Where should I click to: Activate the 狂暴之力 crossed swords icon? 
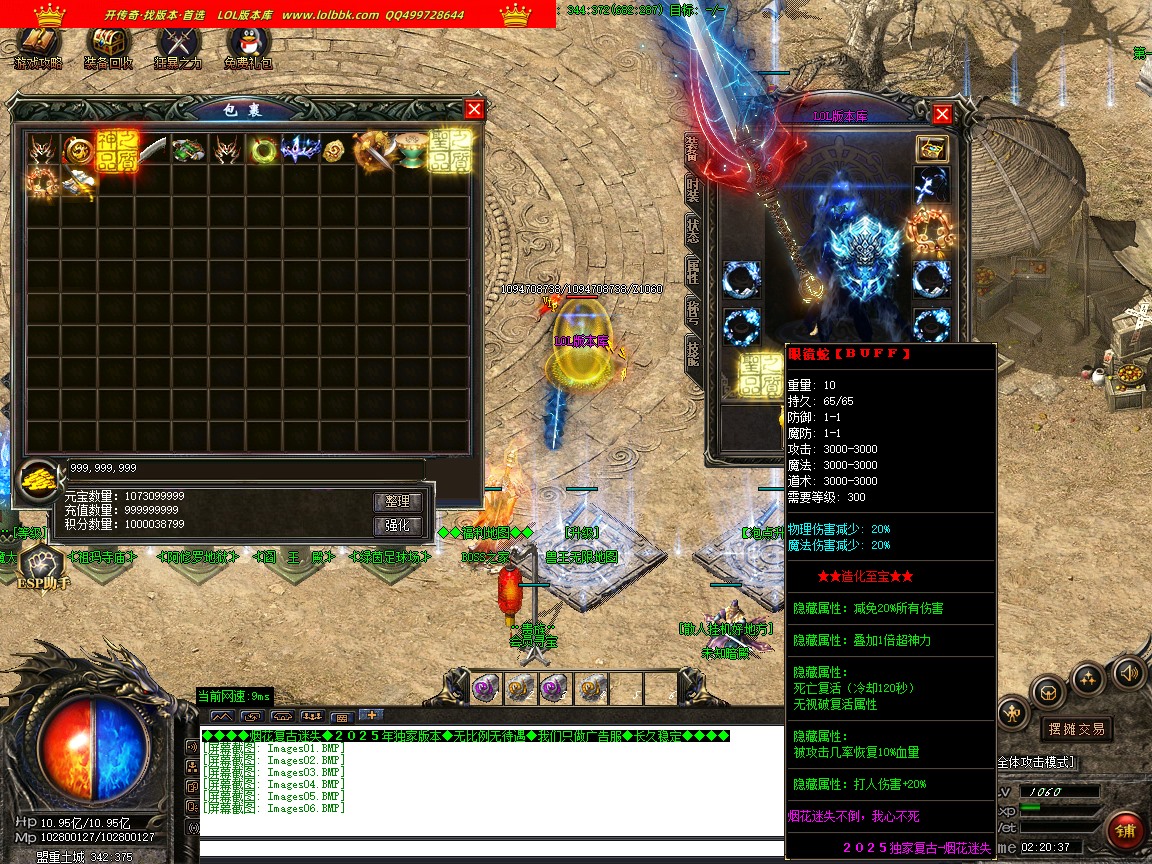pos(178,46)
